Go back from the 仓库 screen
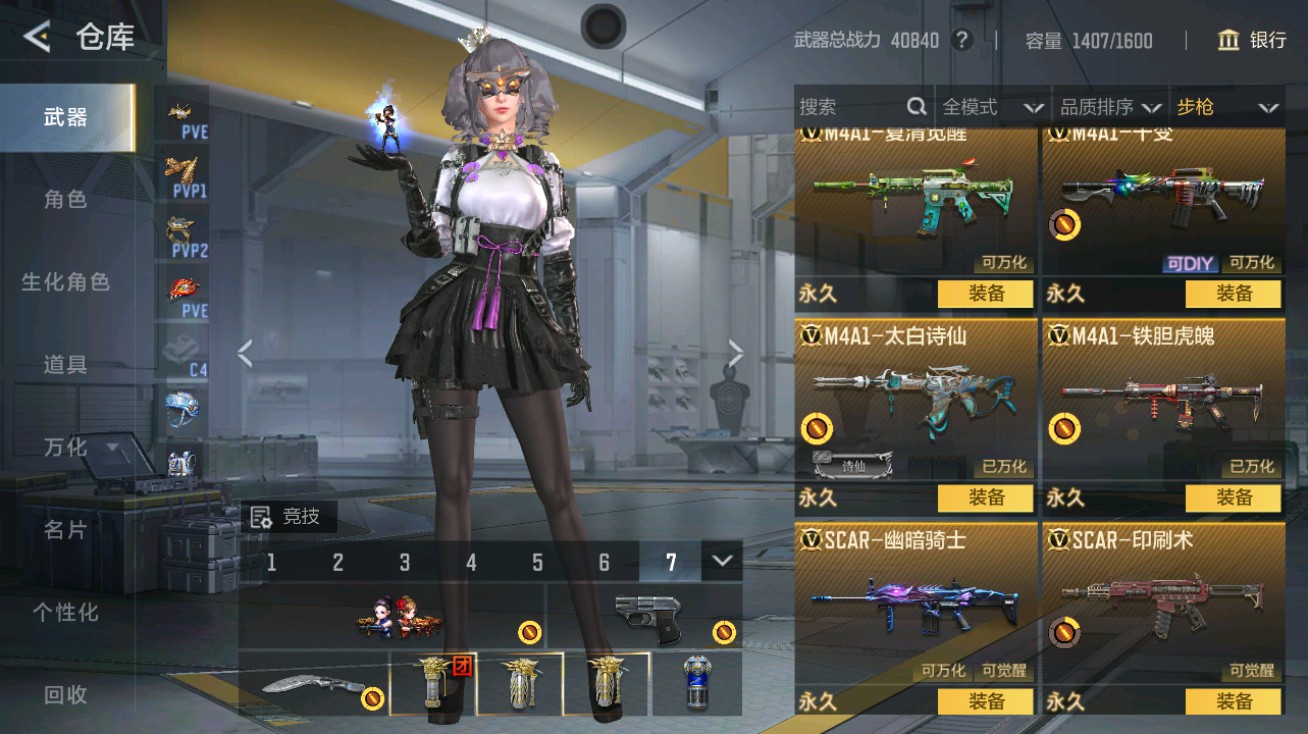The height and width of the screenshot is (734, 1308). [x=37, y=38]
